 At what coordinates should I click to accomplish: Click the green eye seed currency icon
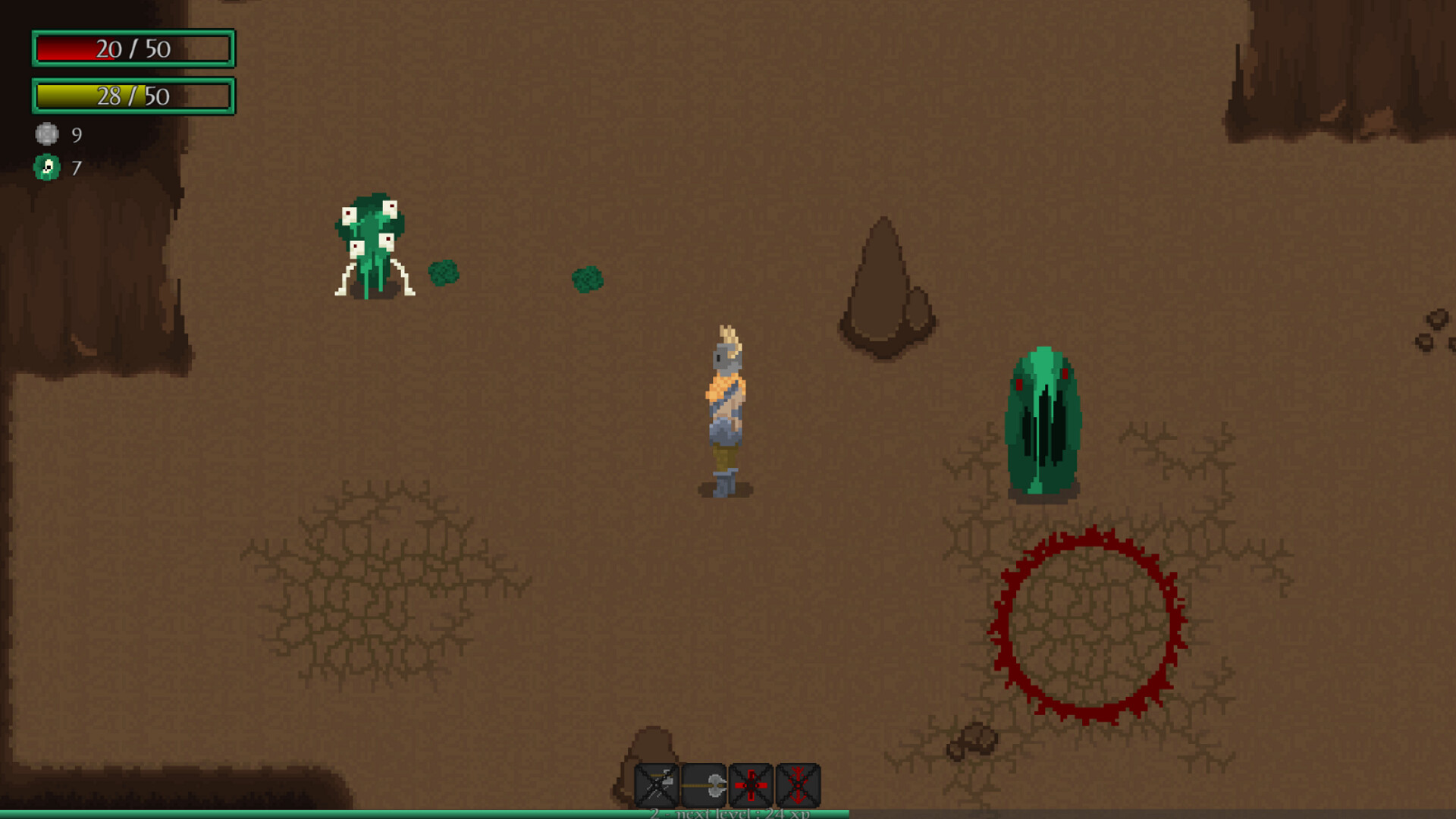pyautogui.click(x=47, y=168)
